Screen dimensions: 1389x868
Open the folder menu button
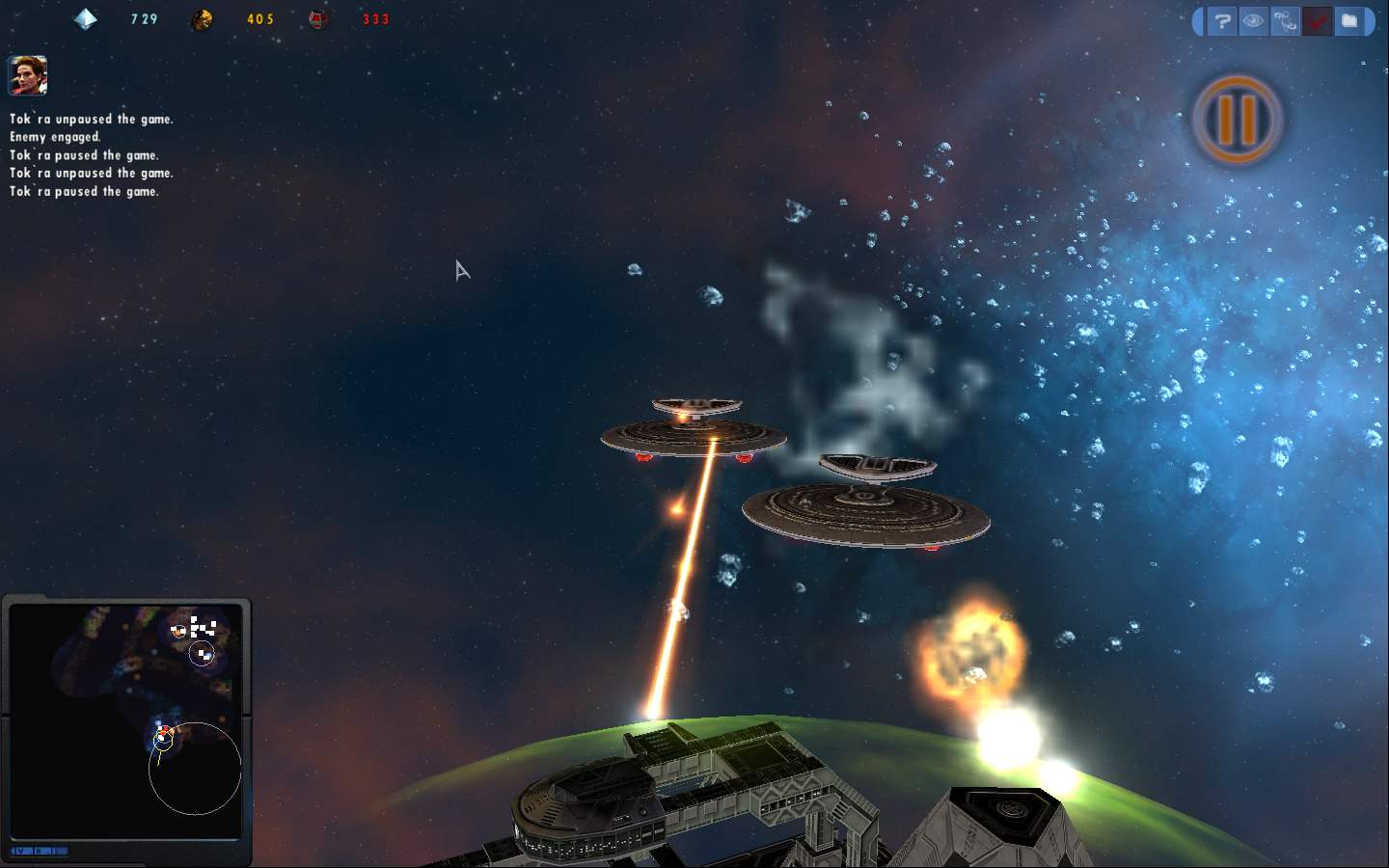[x=1349, y=20]
